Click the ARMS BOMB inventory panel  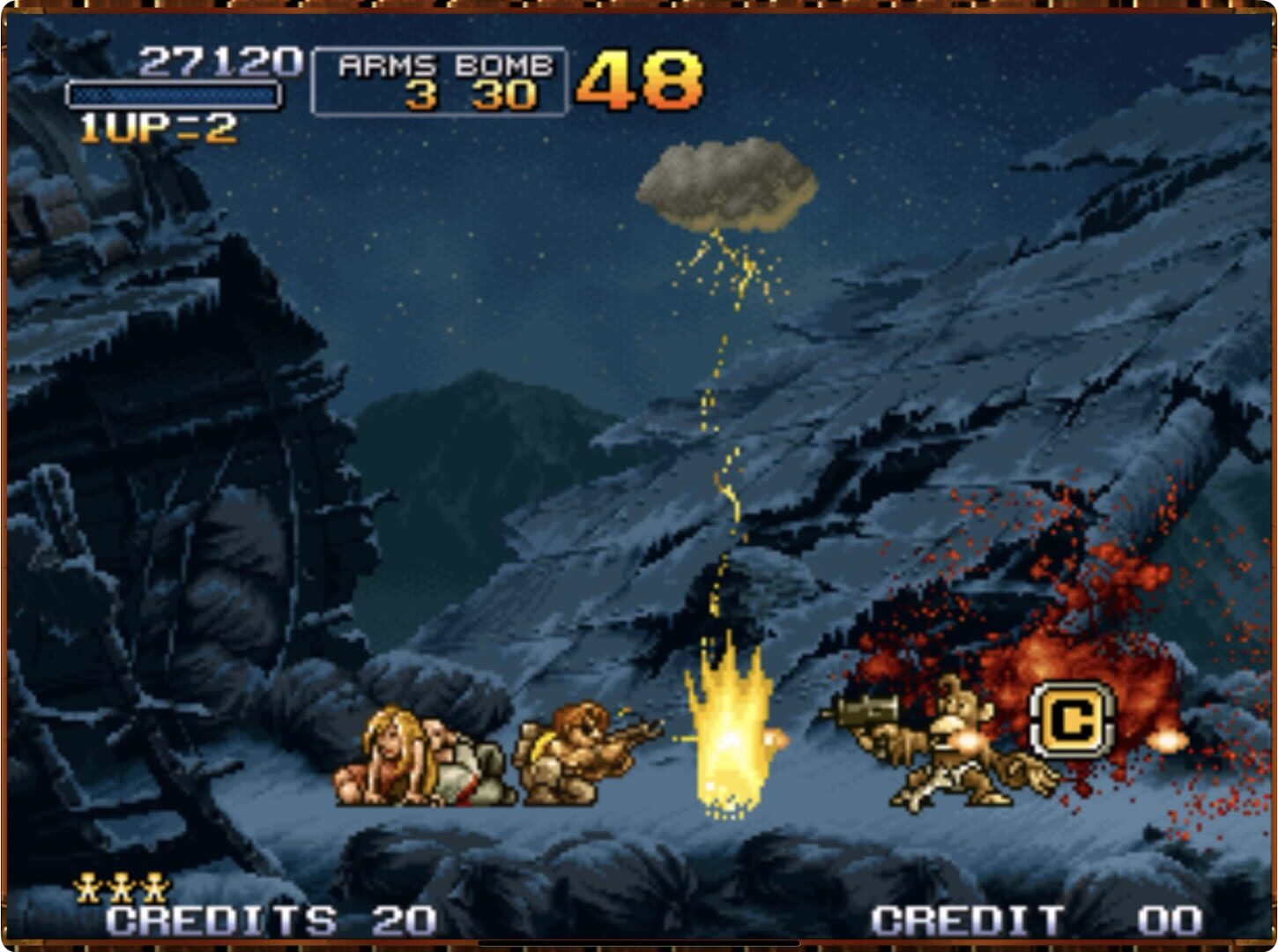tap(441, 79)
